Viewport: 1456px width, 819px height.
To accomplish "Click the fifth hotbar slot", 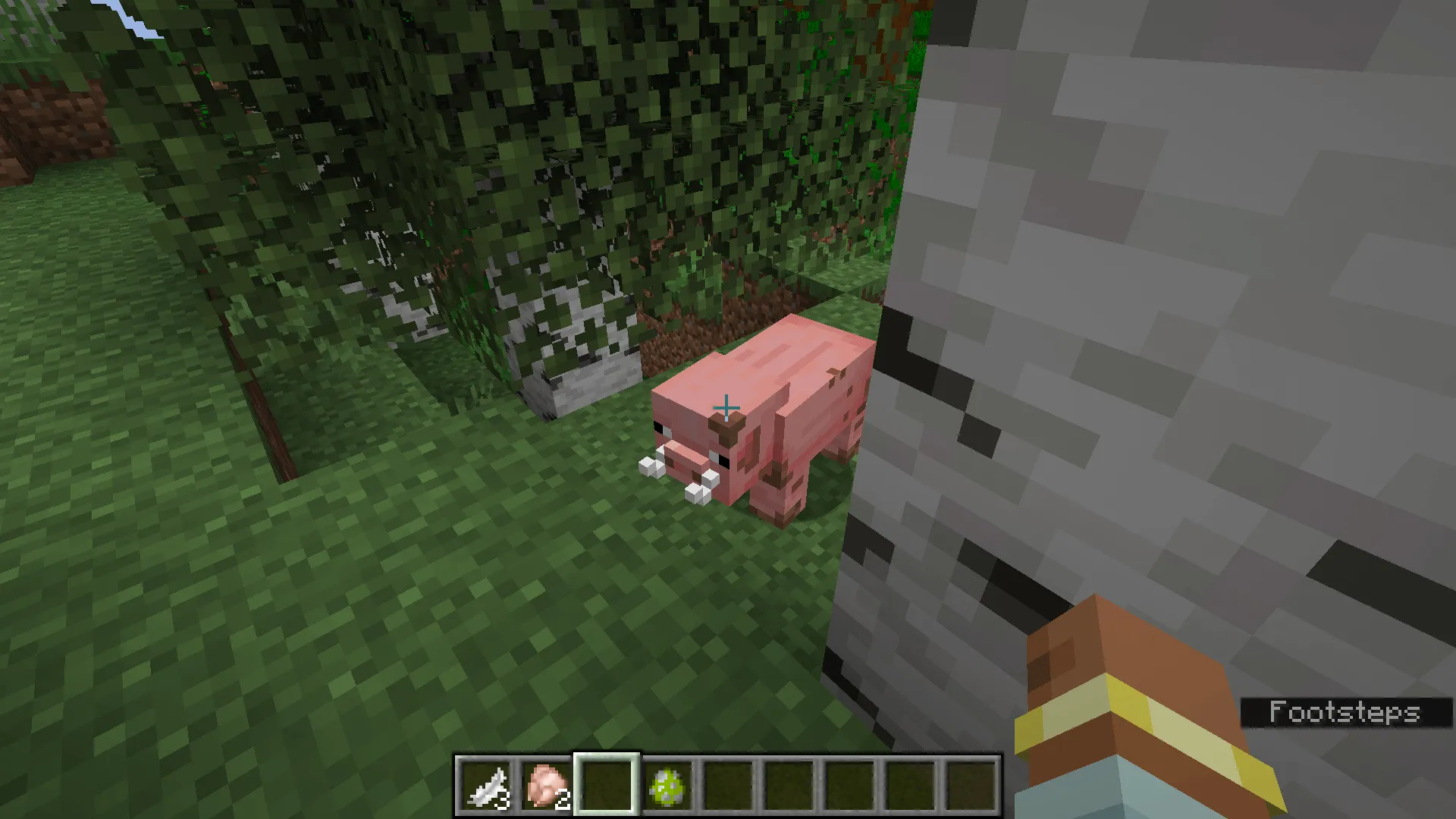I will tap(728, 785).
